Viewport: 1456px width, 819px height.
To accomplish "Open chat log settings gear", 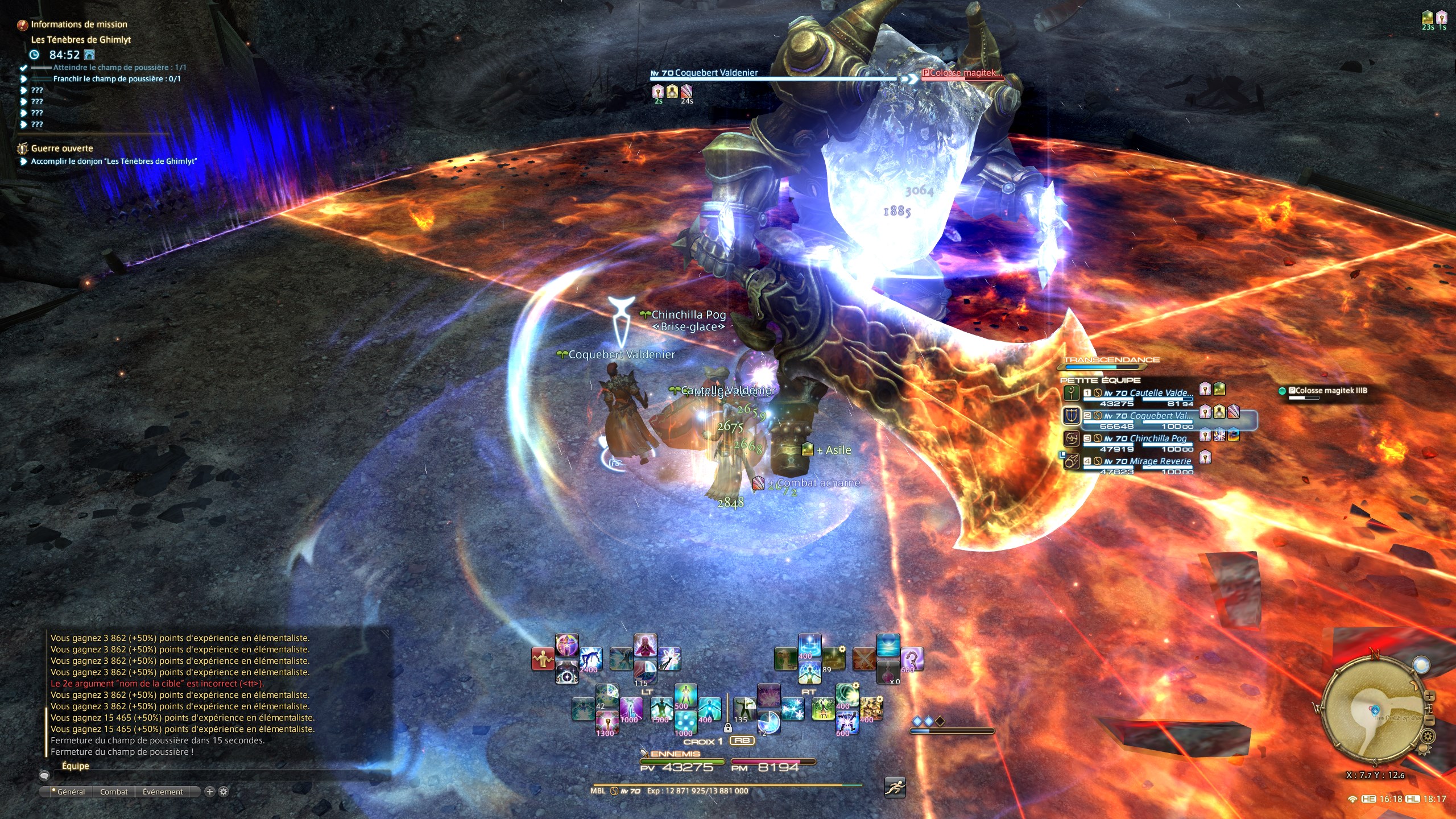I will point(224,792).
